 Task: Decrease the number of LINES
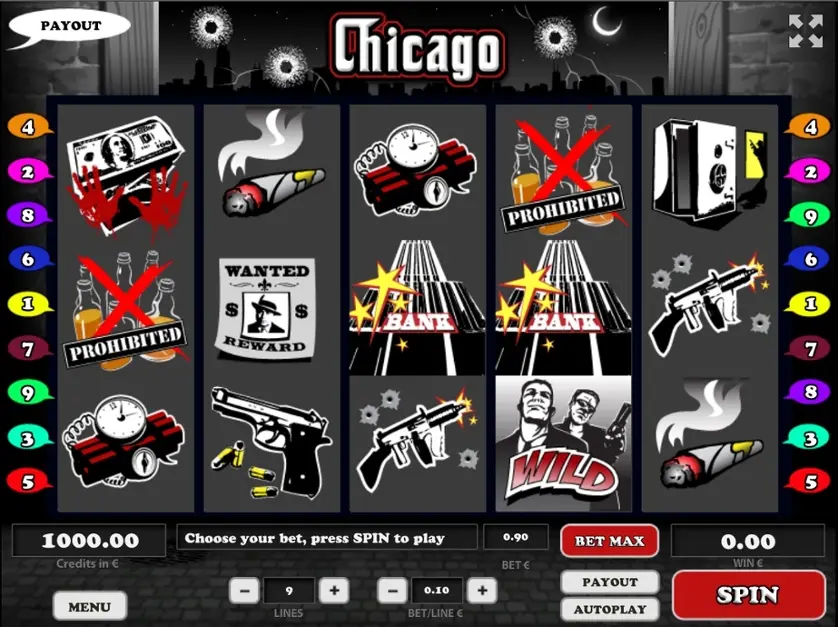point(244,591)
